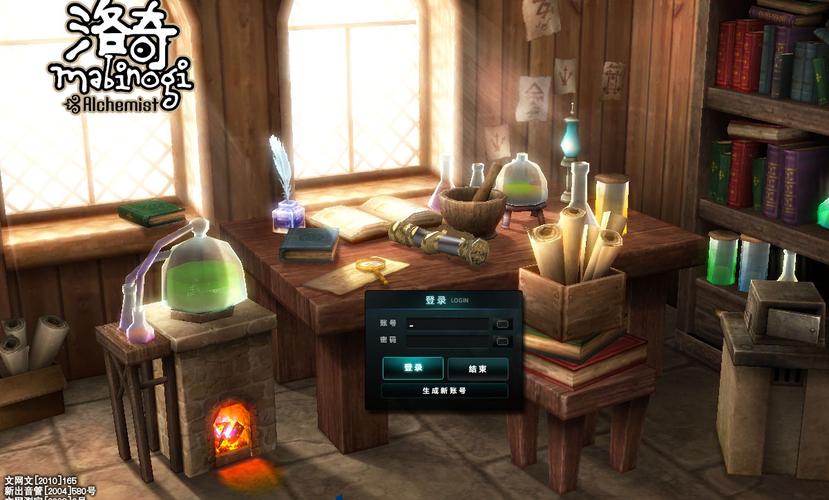Click the 登录 login button
This screenshot has height=500, width=829.
pos(412,368)
